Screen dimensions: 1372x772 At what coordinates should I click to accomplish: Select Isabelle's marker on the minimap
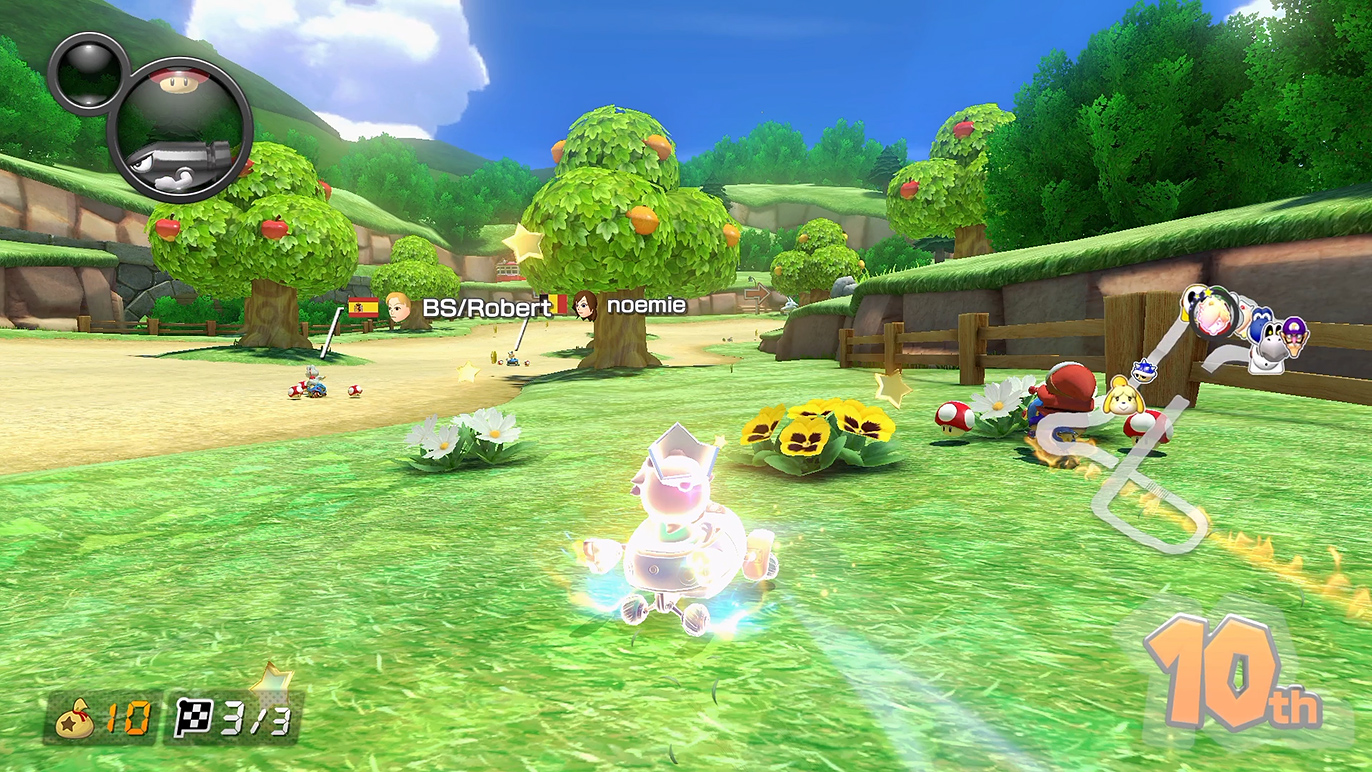pyautogui.click(x=1123, y=397)
